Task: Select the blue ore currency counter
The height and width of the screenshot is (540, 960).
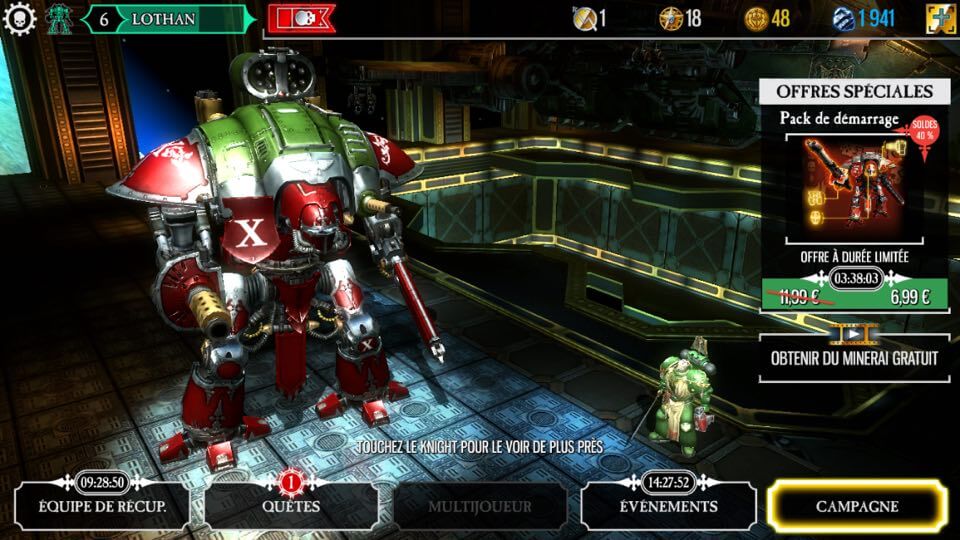Action: click(865, 18)
